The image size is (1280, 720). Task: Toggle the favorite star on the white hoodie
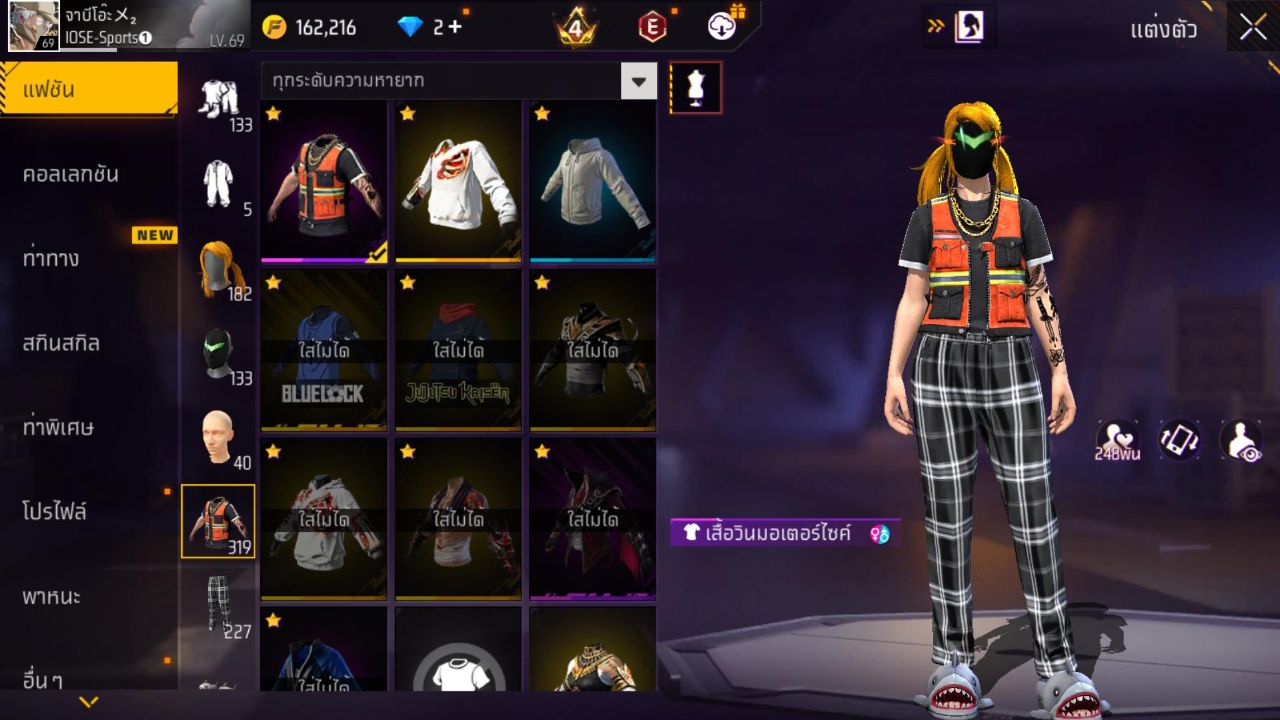407,114
